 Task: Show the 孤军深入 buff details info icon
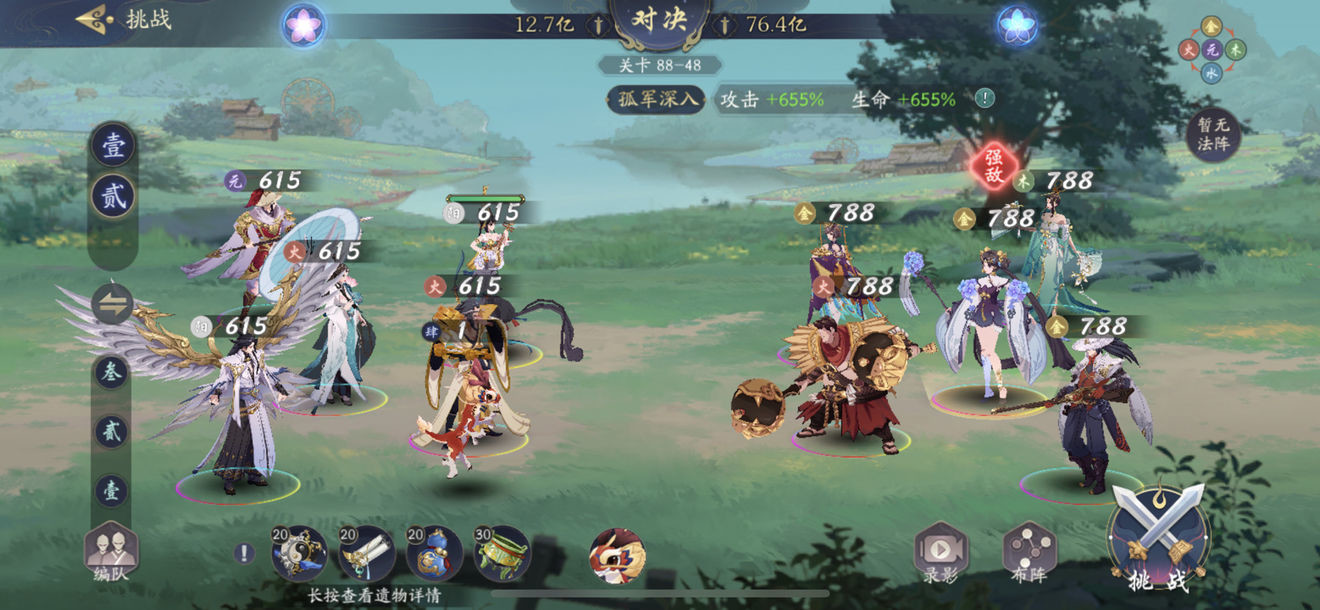[x=985, y=98]
